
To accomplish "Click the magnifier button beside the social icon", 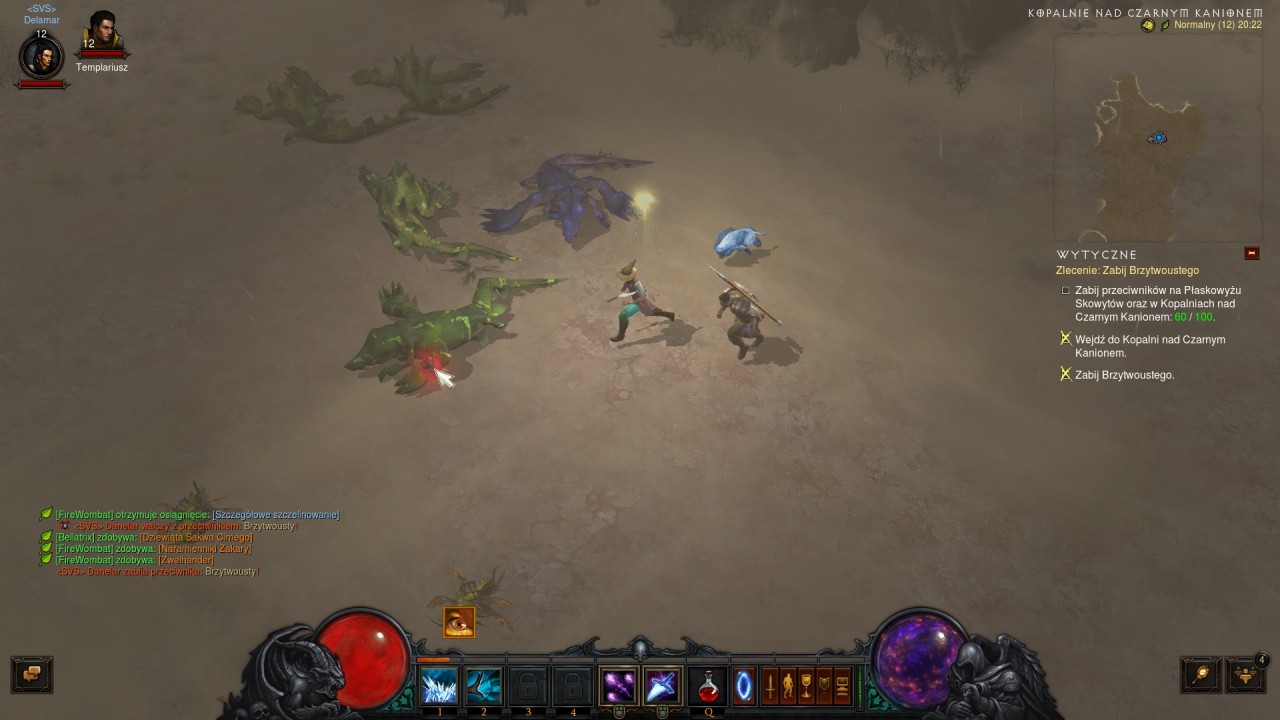I will [1200, 674].
